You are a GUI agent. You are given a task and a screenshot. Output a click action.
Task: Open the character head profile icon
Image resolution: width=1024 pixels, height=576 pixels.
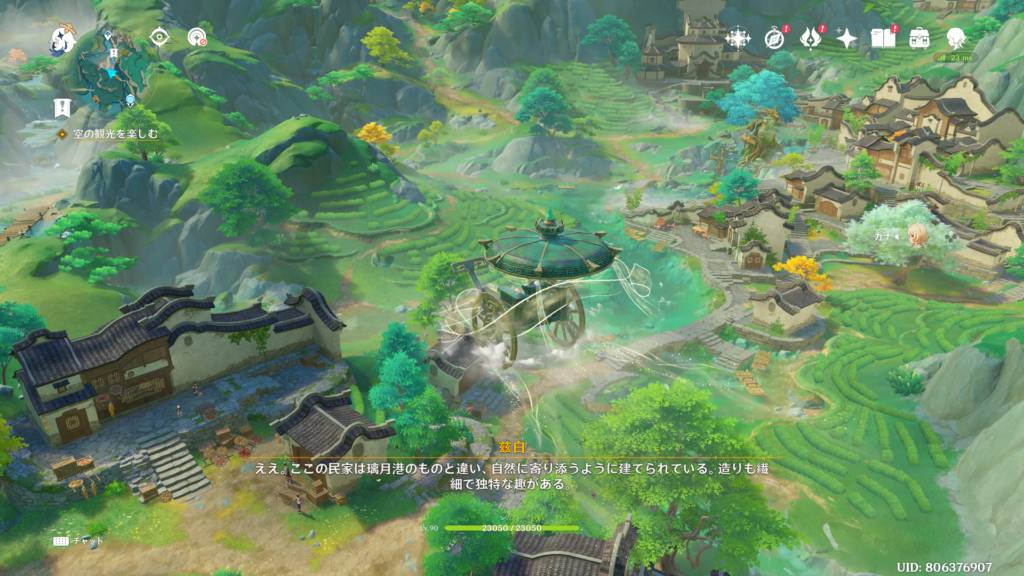coord(955,39)
